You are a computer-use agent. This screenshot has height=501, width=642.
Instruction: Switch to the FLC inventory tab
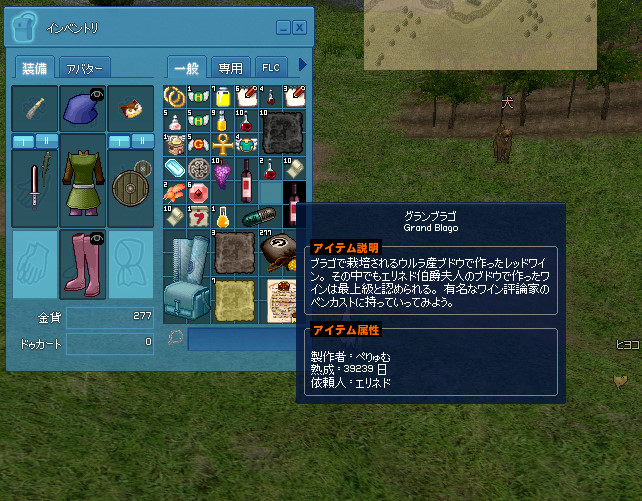pyautogui.click(x=271, y=68)
